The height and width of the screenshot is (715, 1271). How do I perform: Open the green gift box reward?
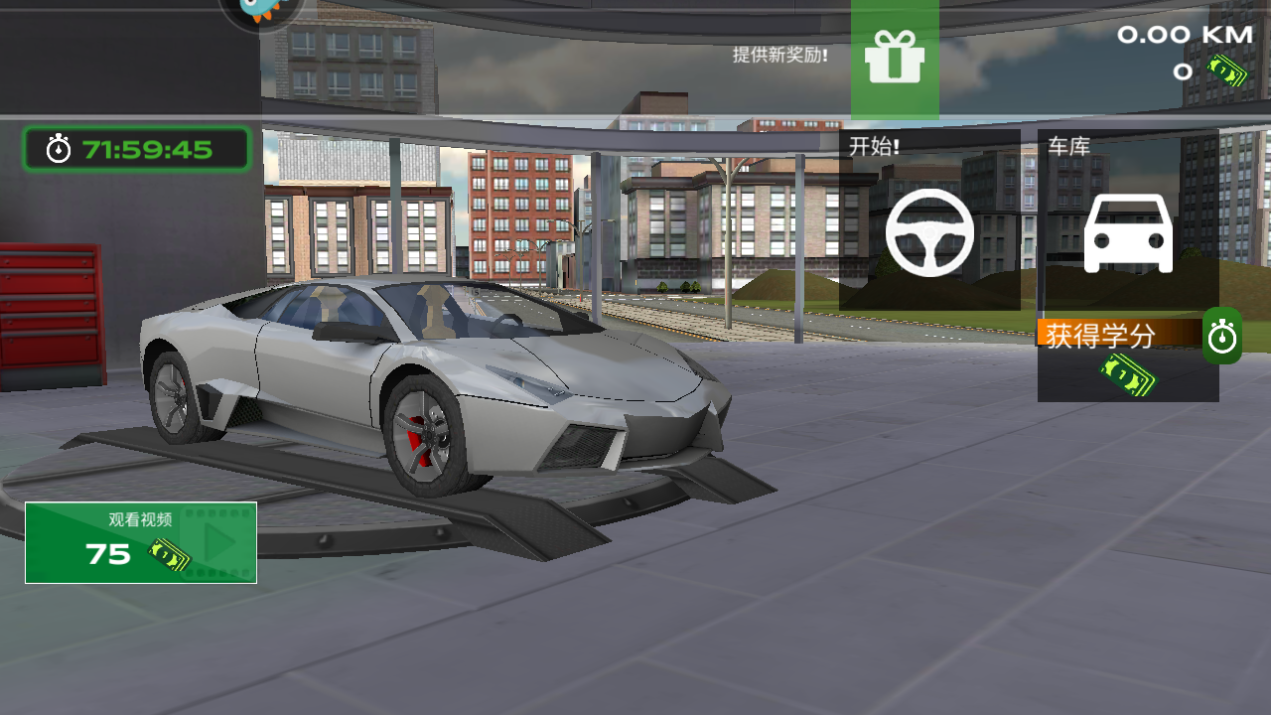[894, 58]
